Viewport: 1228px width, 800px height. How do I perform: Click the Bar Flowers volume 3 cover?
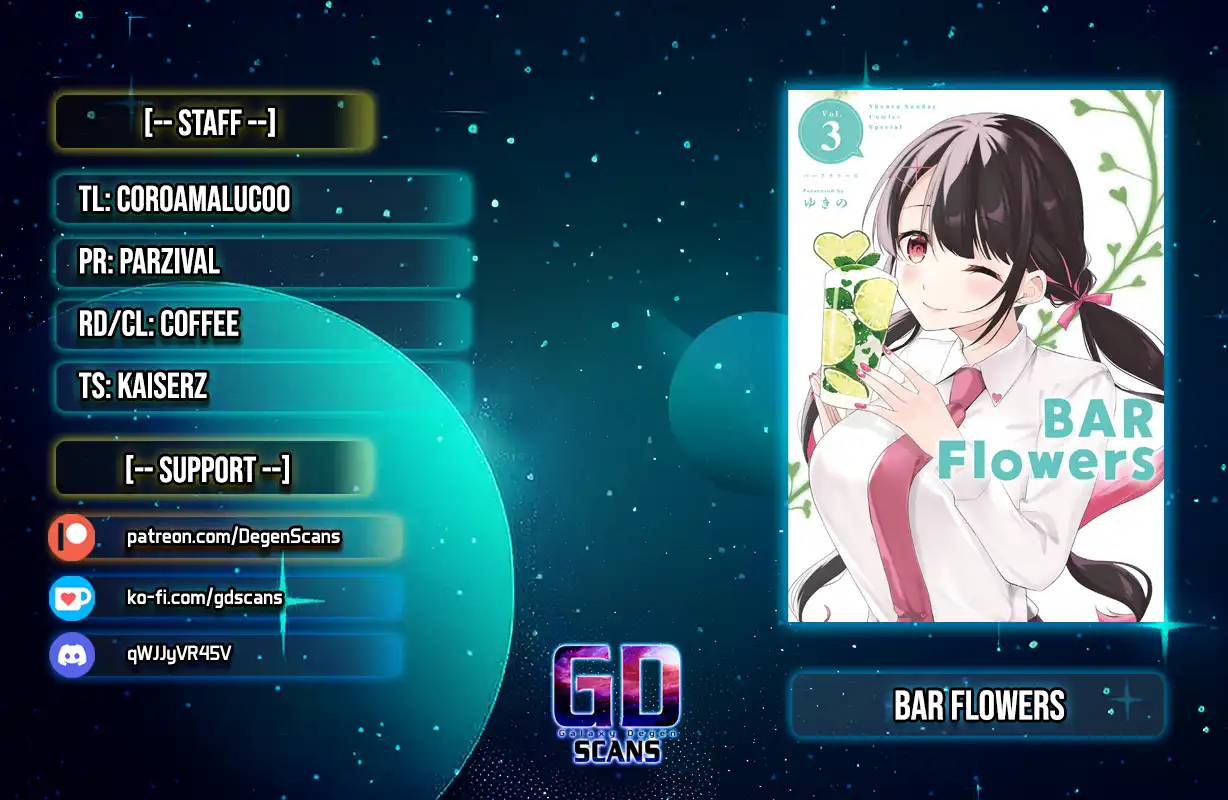pyautogui.click(x=975, y=355)
